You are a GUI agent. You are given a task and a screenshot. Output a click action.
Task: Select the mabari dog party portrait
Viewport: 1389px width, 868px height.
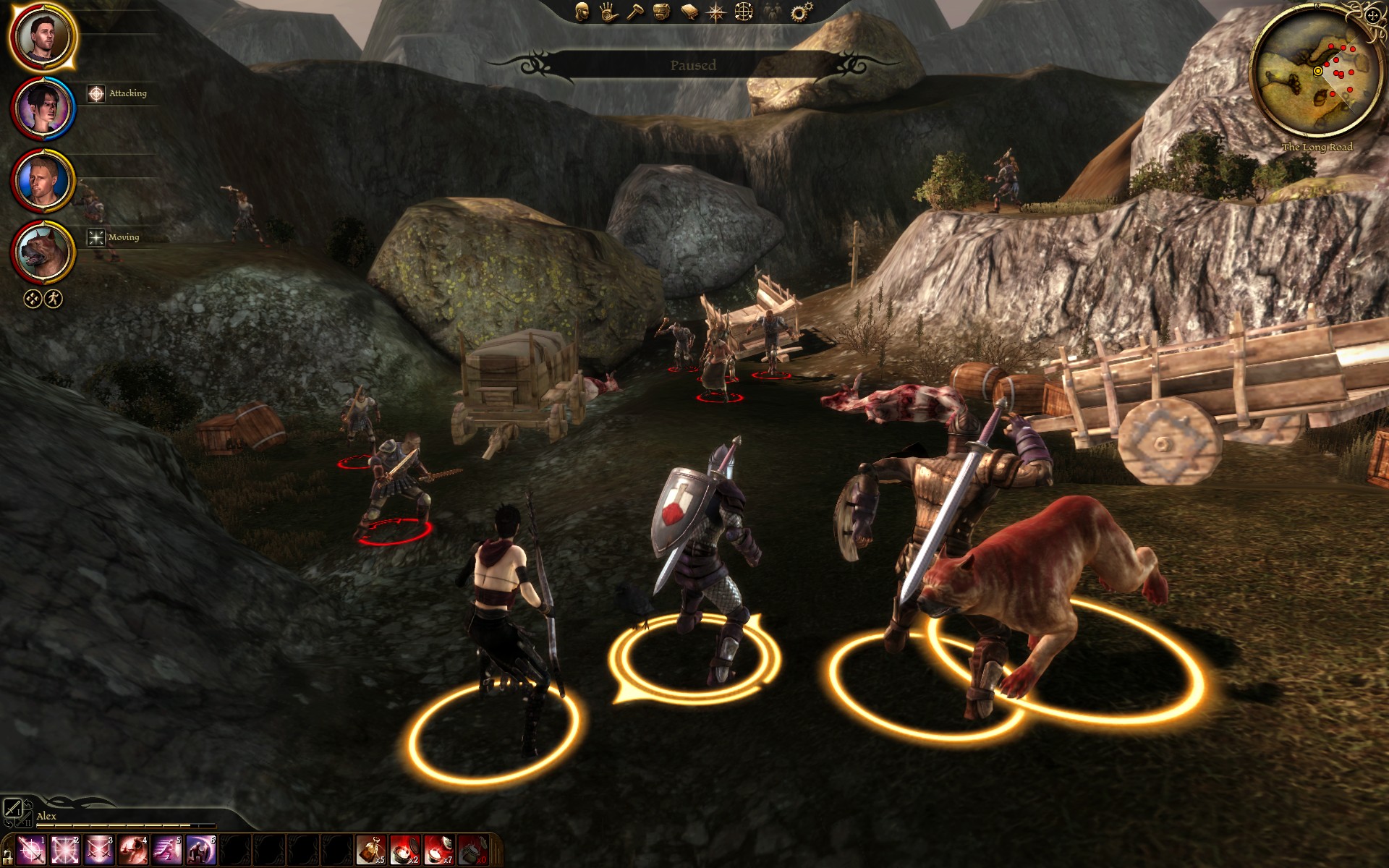point(43,252)
